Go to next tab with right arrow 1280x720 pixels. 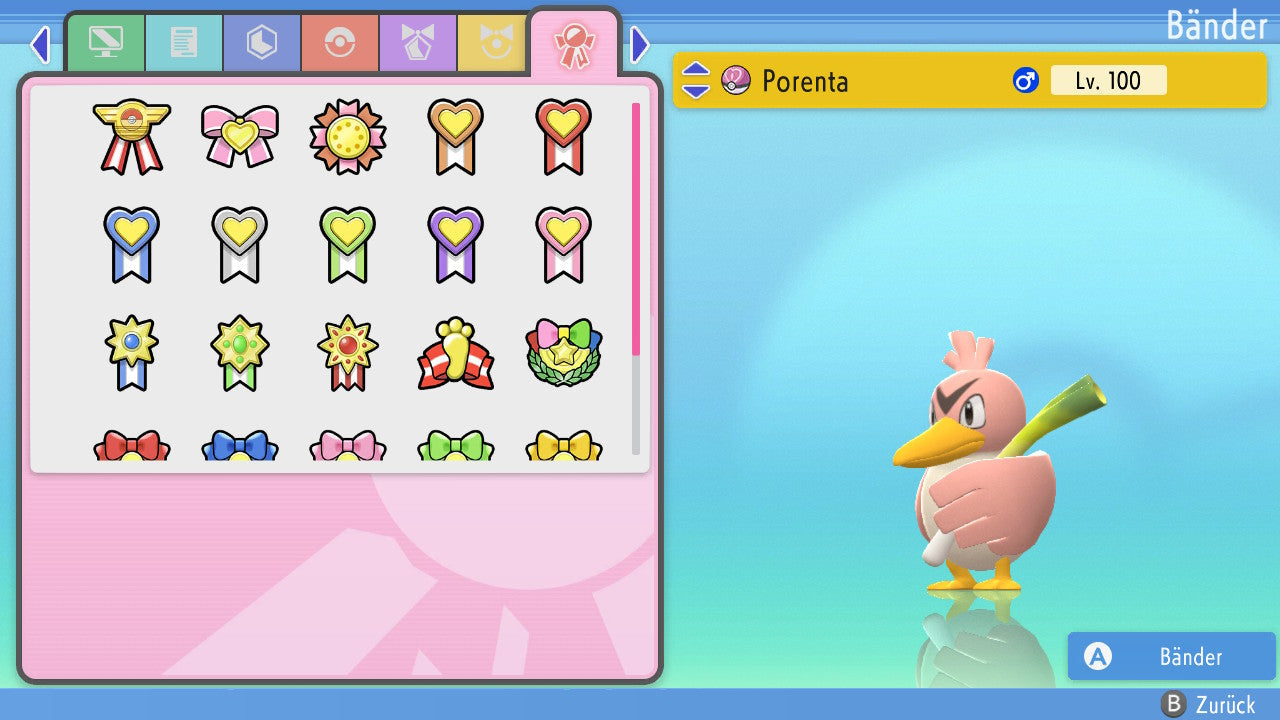(x=640, y=44)
